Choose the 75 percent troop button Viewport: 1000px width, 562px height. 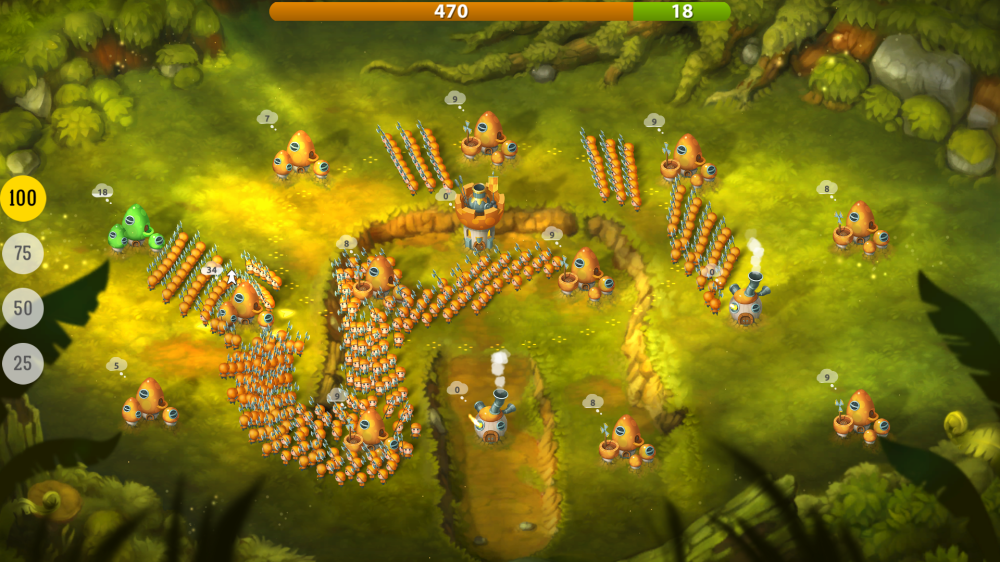coord(22,253)
